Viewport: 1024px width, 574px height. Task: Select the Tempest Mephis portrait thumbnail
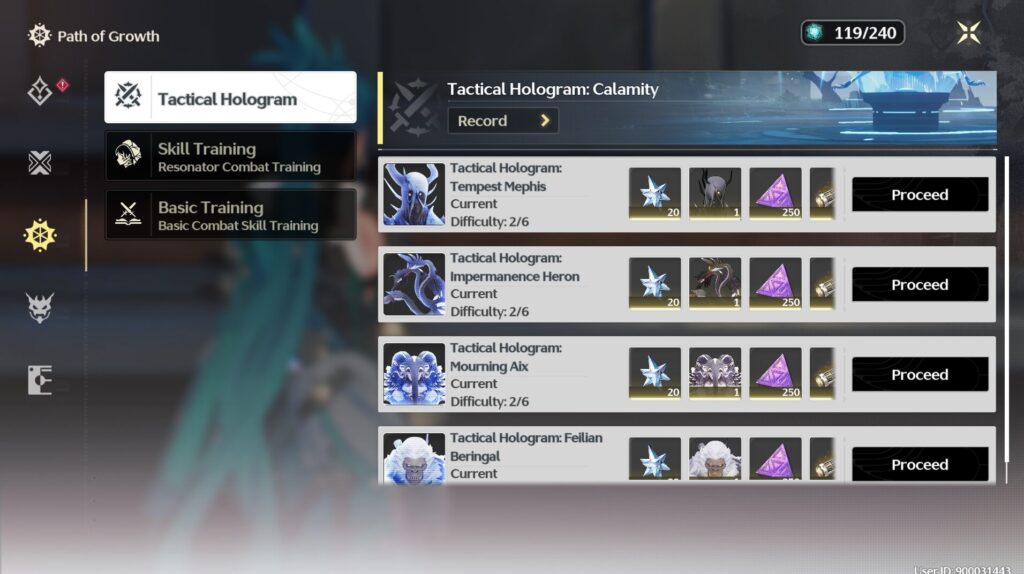[x=414, y=194]
